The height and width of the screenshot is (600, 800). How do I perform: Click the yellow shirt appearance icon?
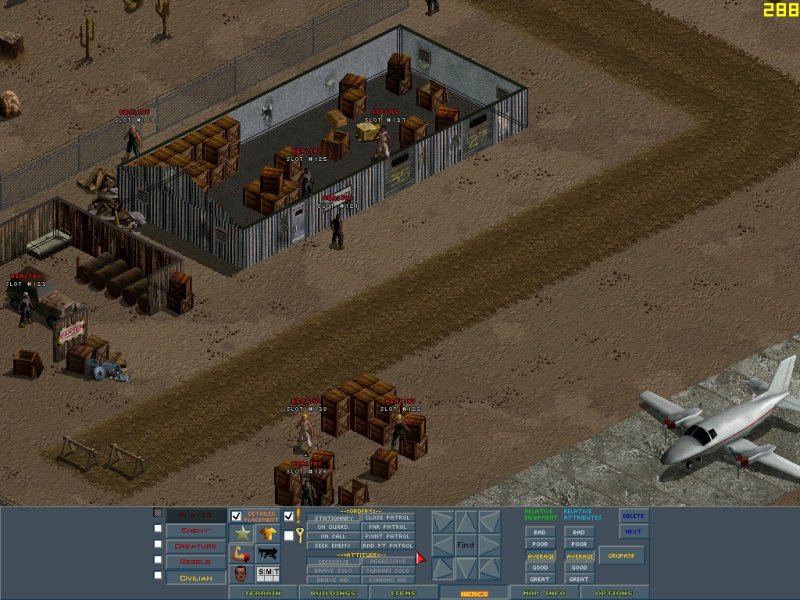(x=268, y=534)
